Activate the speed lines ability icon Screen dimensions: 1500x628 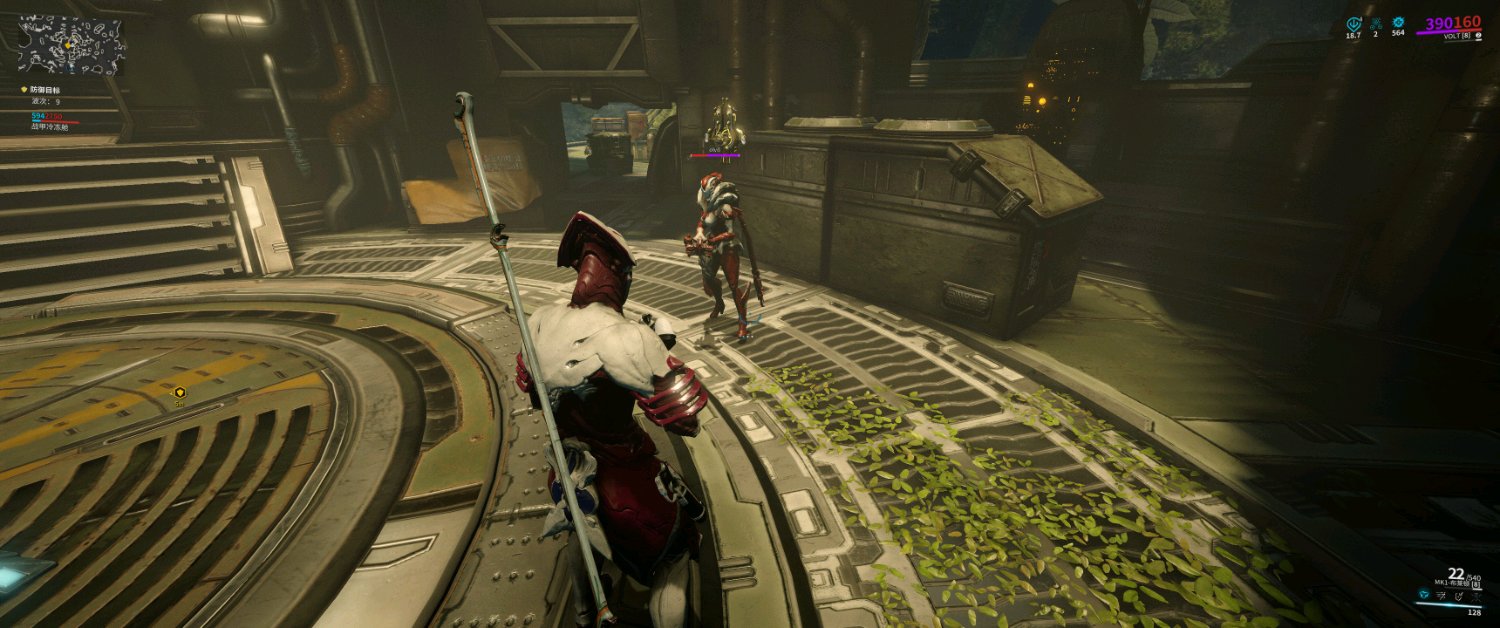click(x=1442, y=596)
